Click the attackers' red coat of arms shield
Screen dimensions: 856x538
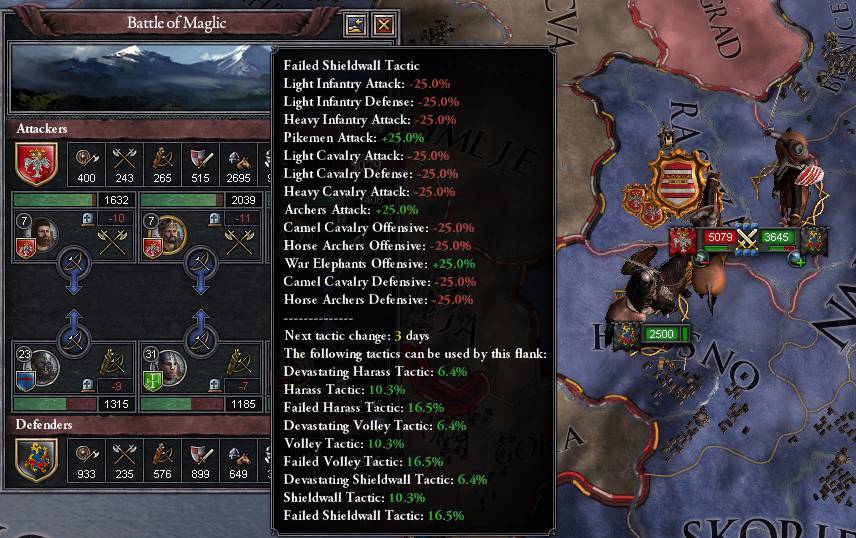(37, 164)
